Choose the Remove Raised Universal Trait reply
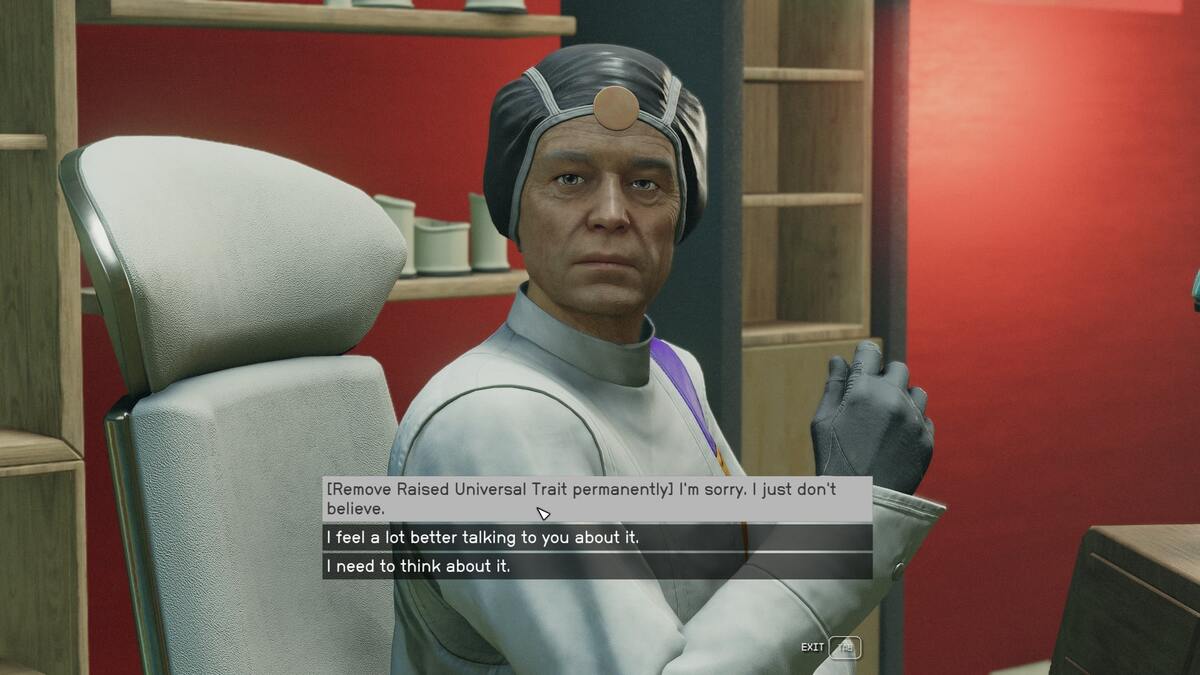 pyautogui.click(x=596, y=499)
